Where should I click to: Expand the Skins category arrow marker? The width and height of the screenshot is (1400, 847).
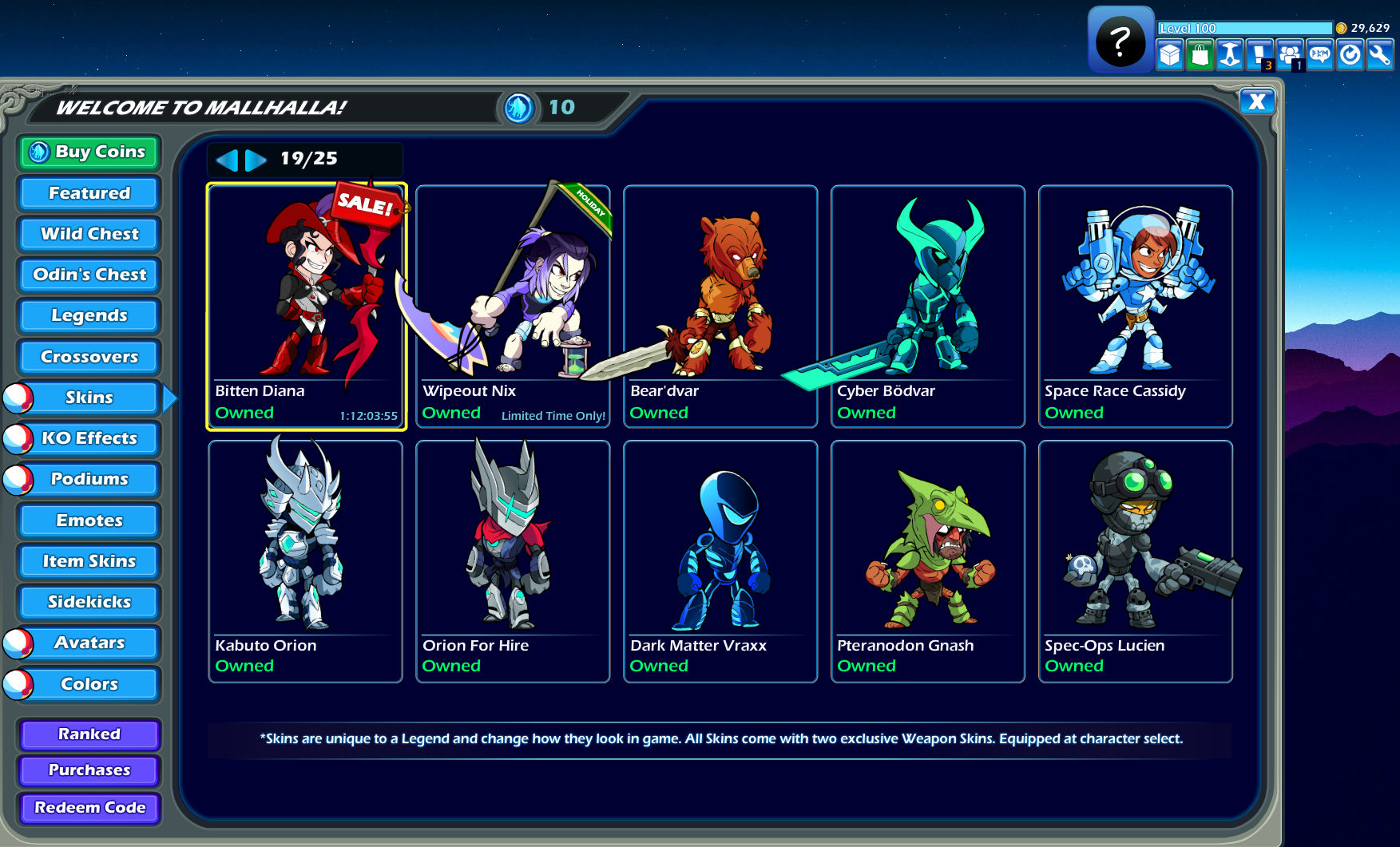pos(168,397)
